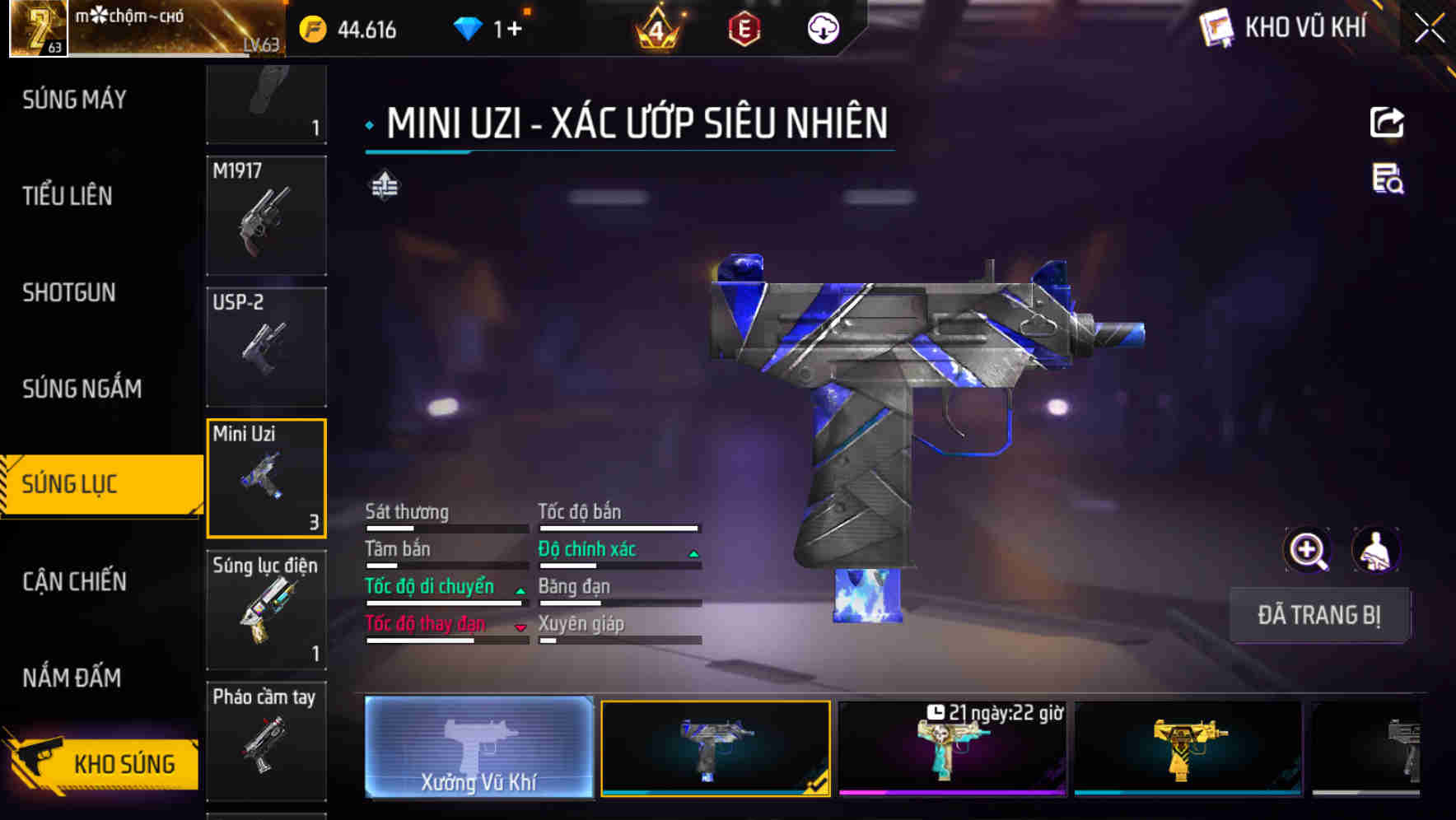
Task: Click the magnifier to zoom weapon view
Action: tap(1305, 550)
